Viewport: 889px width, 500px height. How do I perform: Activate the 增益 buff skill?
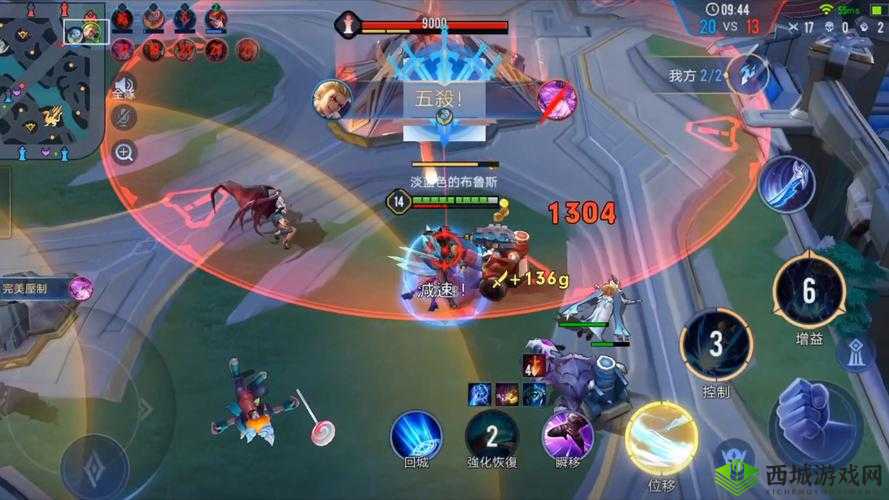[x=809, y=291]
